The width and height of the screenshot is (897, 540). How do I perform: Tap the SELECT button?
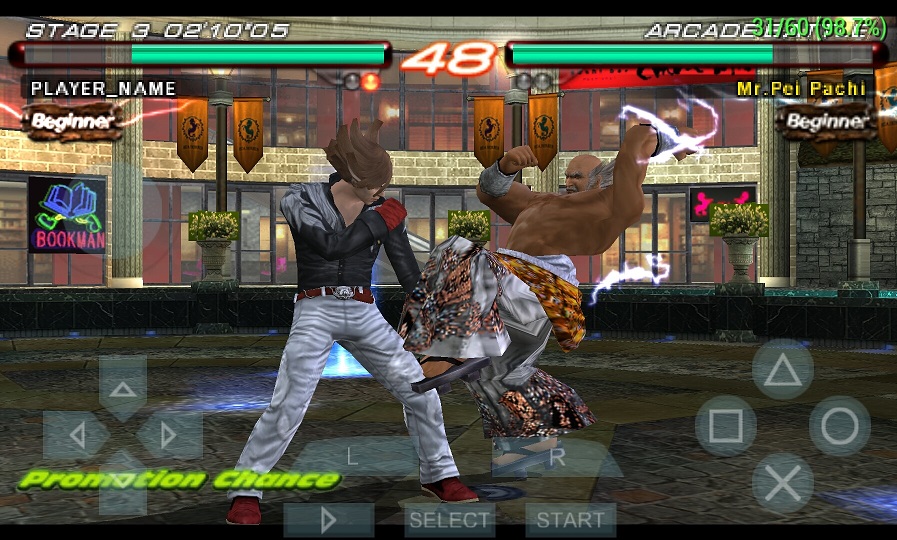coord(450,520)
